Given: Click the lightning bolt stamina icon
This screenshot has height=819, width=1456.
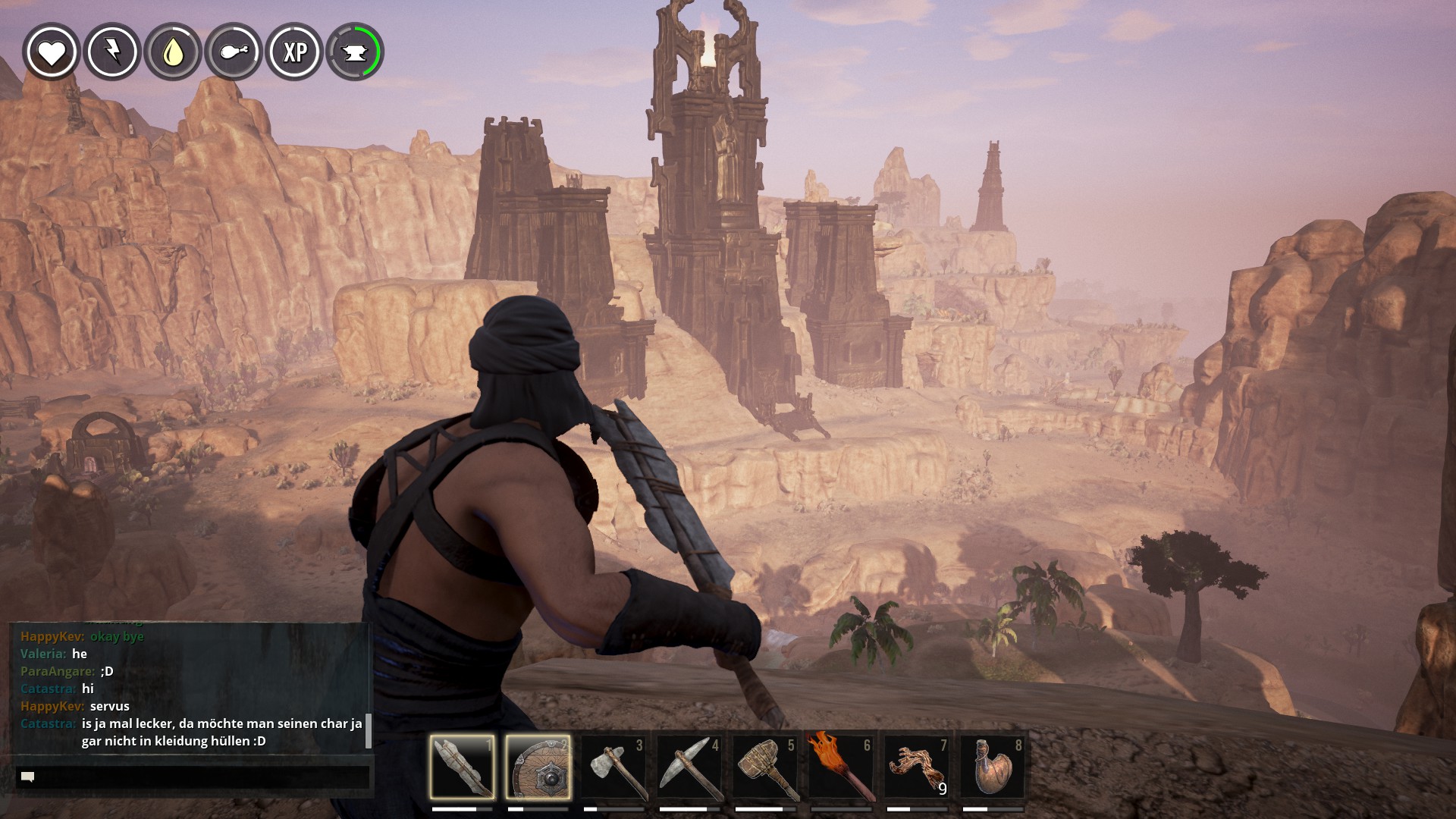Looking at the screenshot, I should coord(112,52).
